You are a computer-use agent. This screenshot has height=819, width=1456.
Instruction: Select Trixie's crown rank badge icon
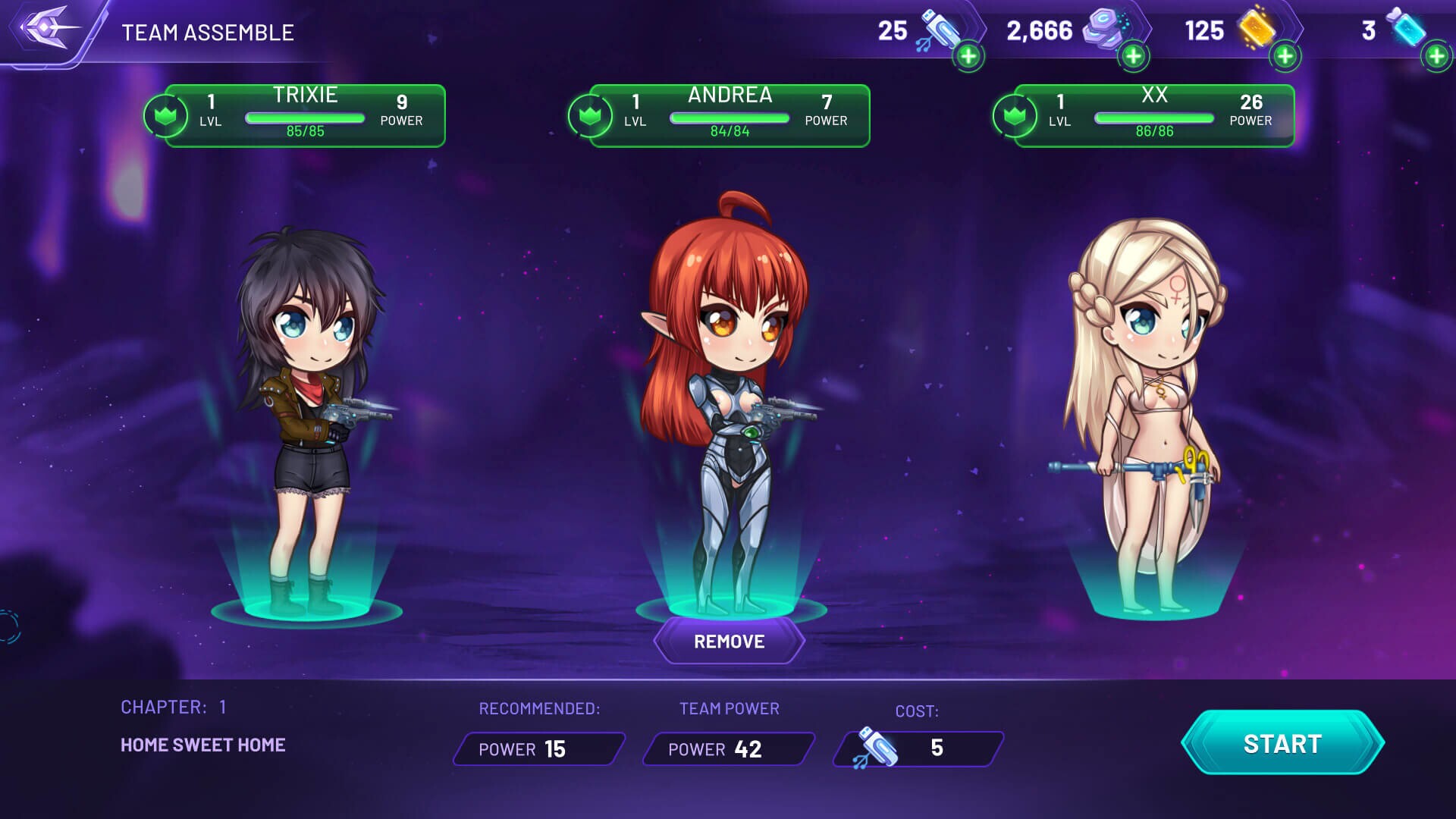click(164, 115)
